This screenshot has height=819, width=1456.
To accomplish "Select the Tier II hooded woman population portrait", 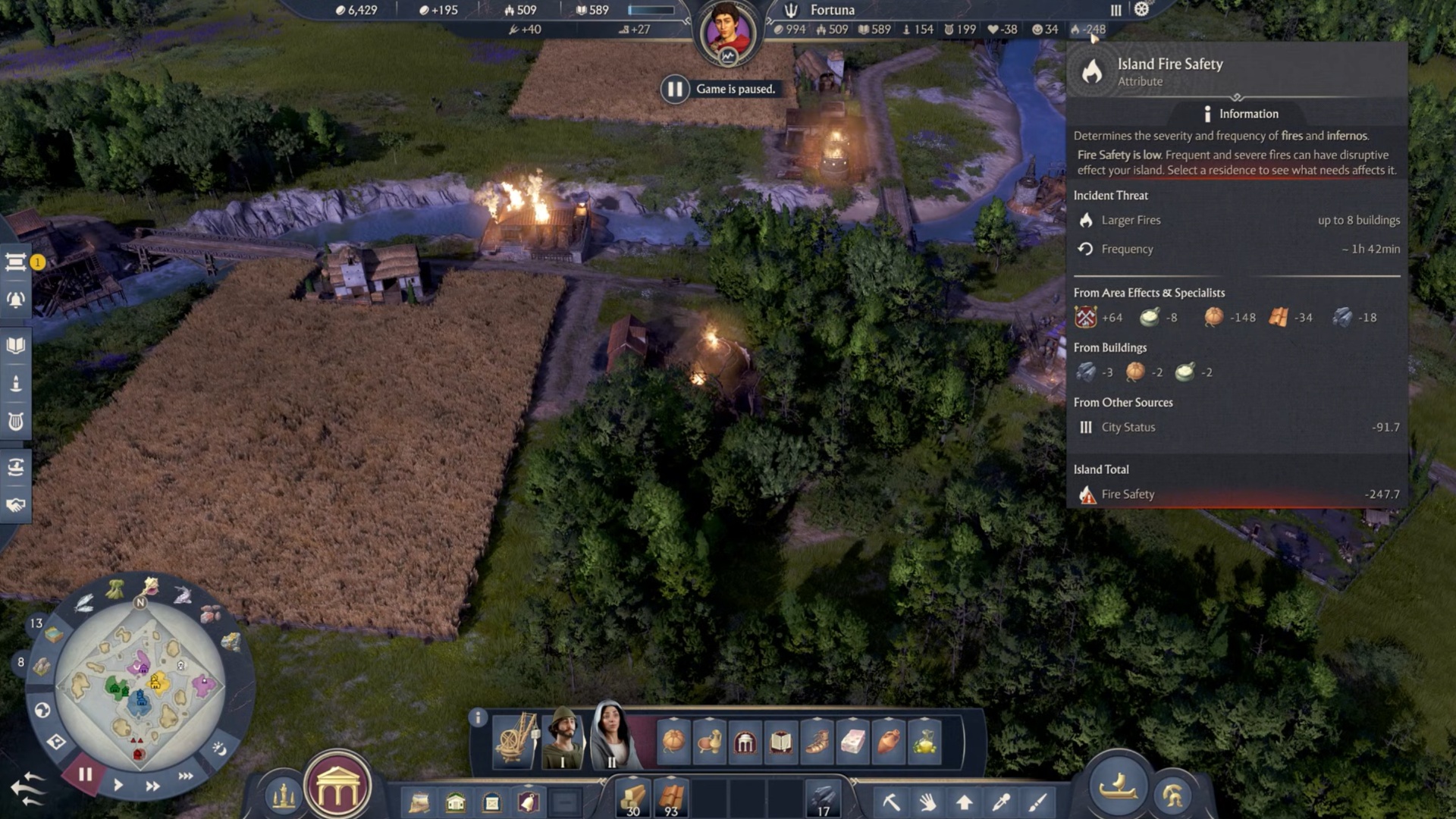I will [x=611, y=736].
